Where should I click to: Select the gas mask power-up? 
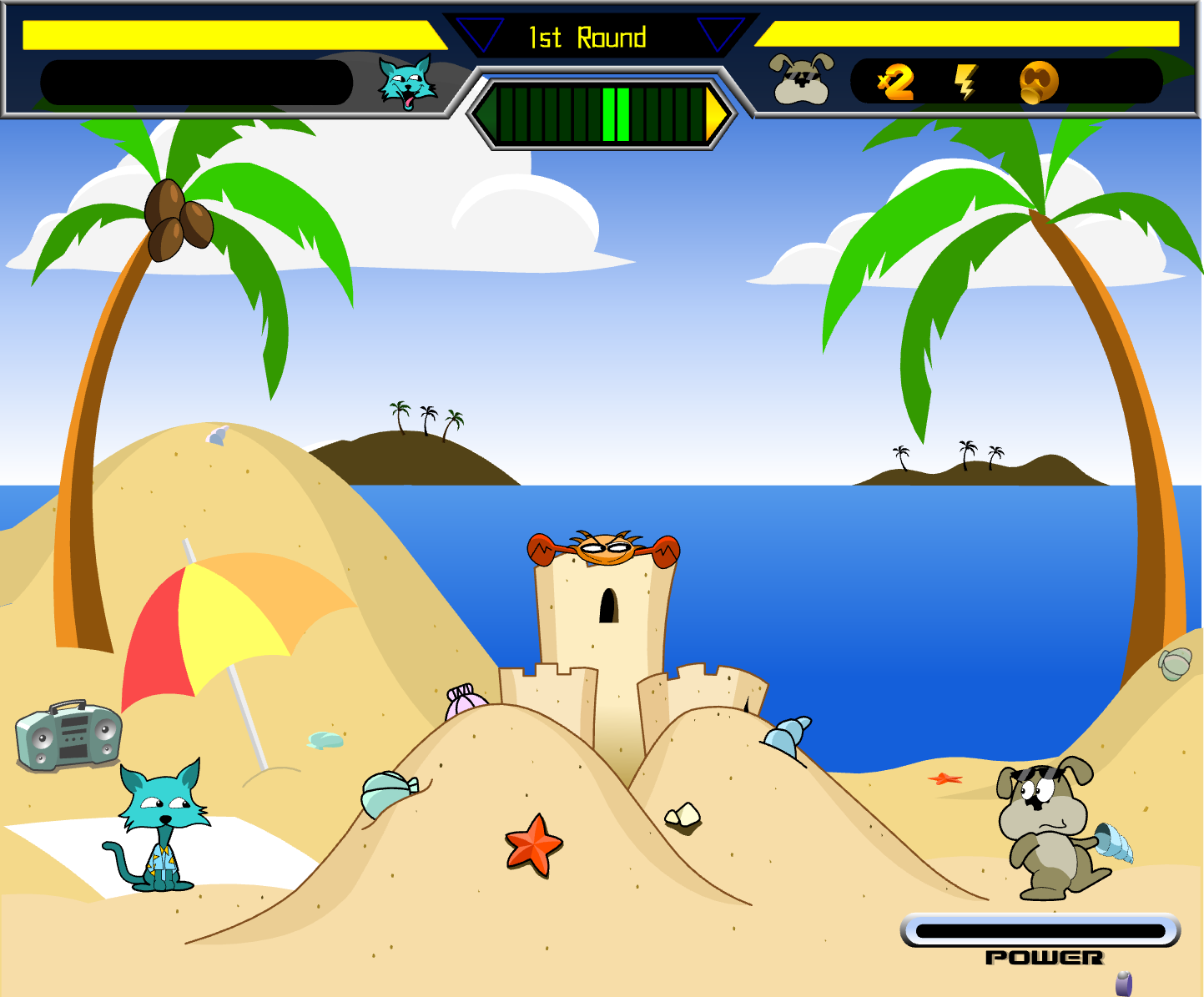(1039, 83)
